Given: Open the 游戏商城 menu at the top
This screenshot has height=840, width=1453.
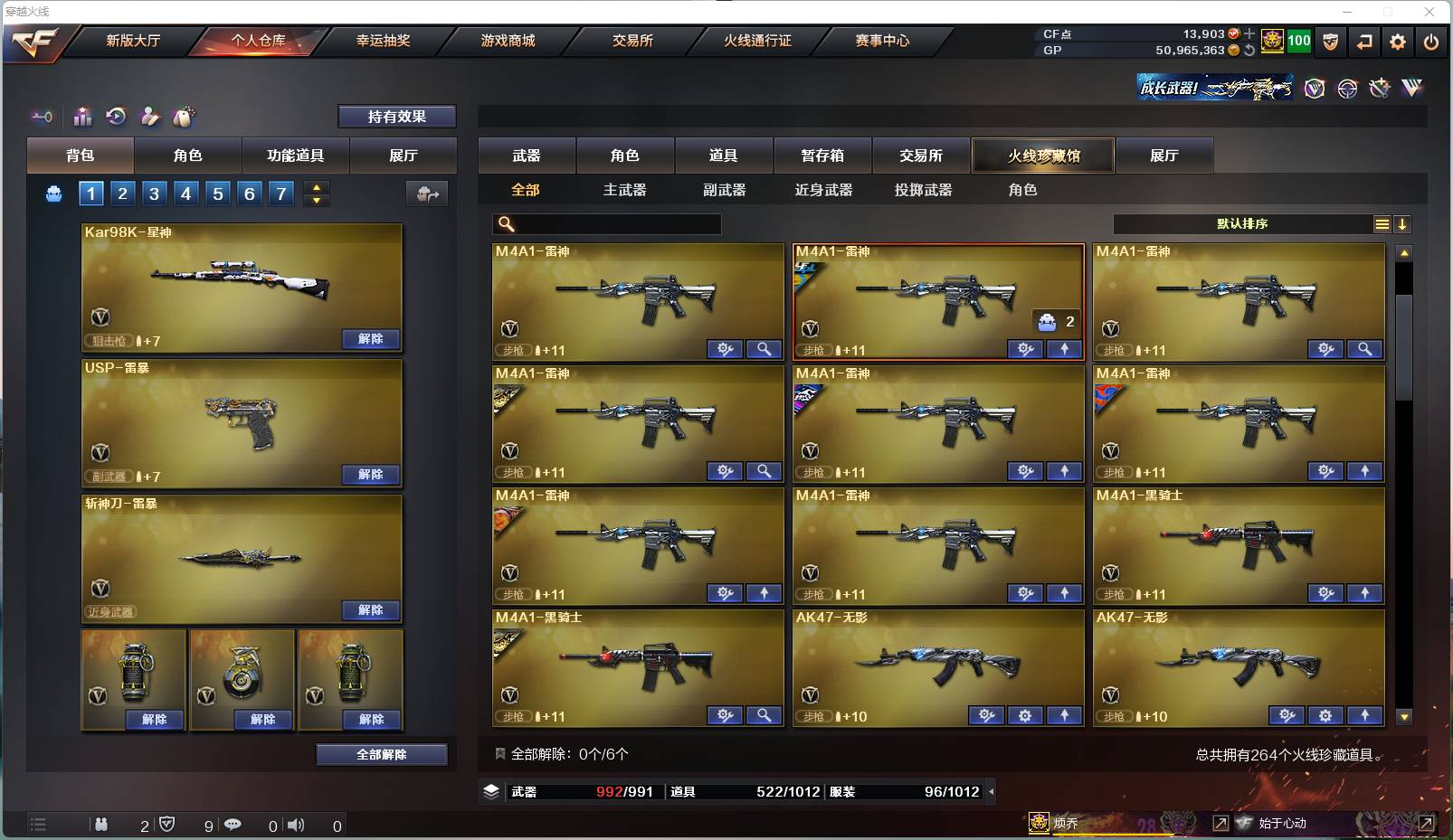Looking at the screenshot, I should point(507,41).
